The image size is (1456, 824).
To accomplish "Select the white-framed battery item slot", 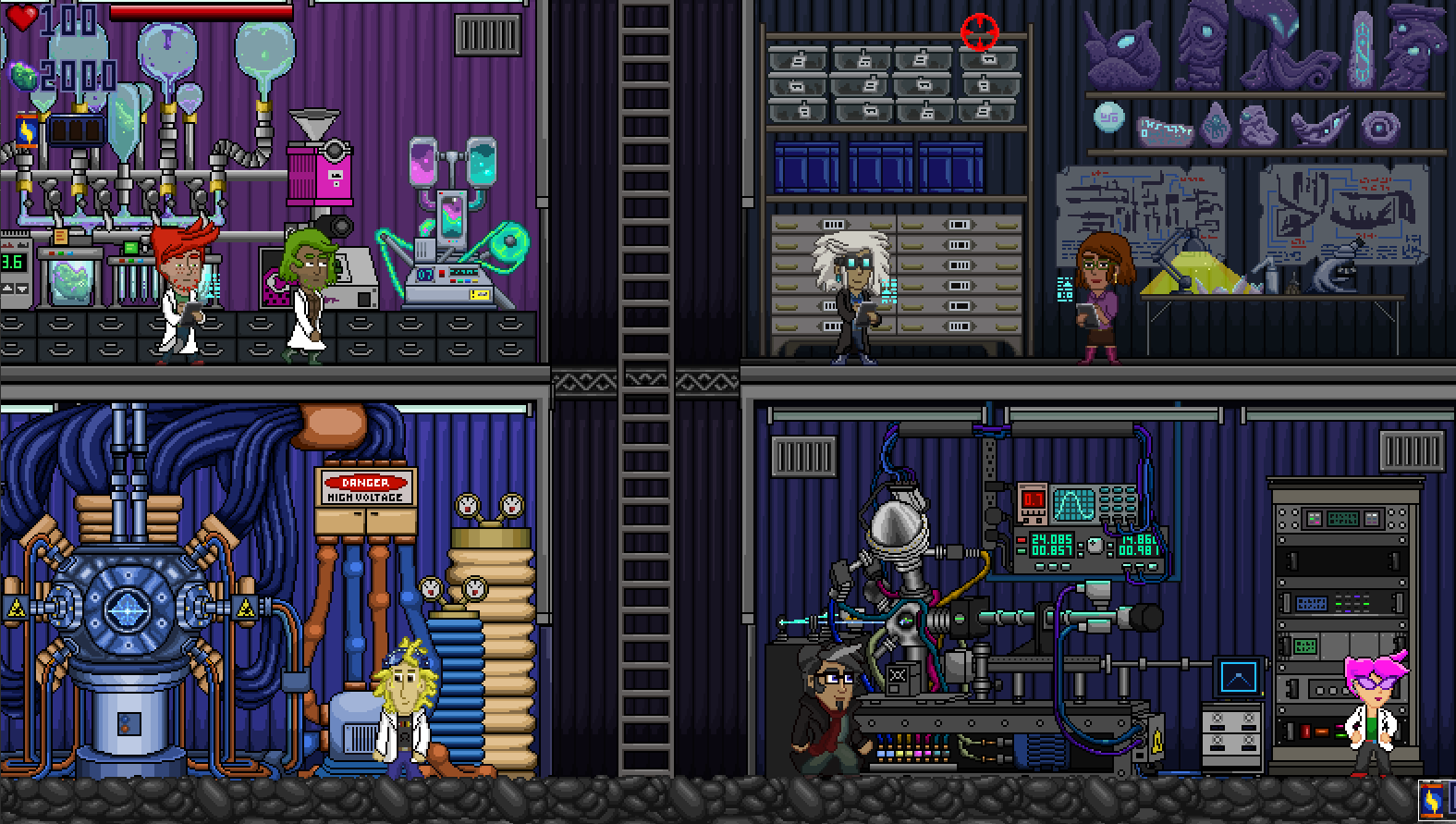I will (x=1434, y=801).
